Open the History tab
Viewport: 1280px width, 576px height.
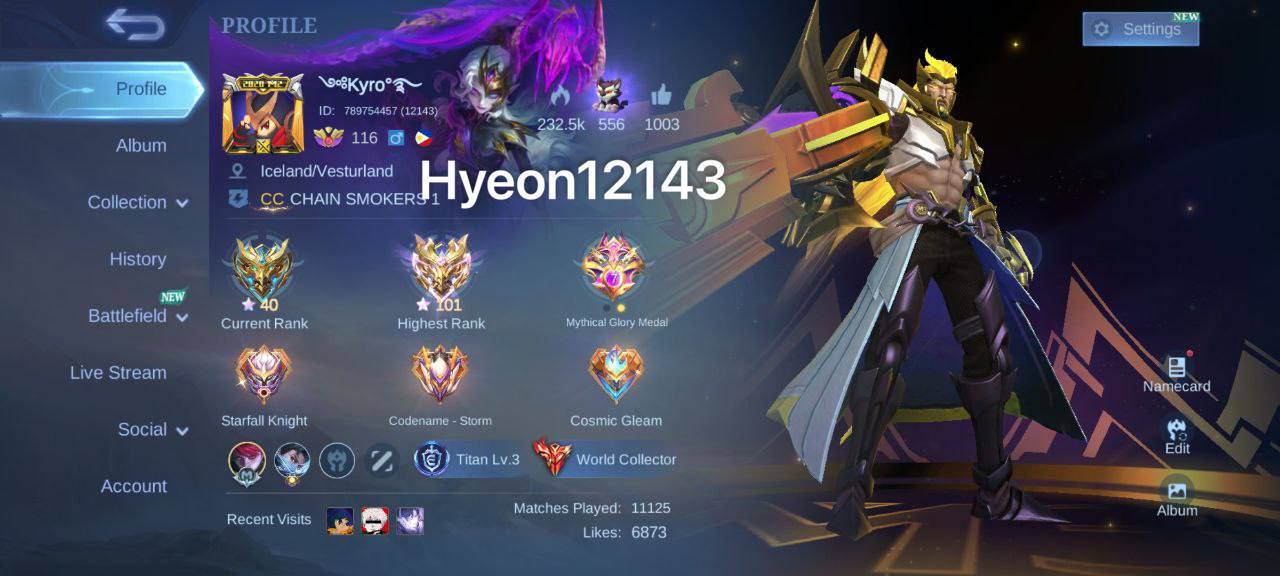pyautogui.click(x=137, y=259)
